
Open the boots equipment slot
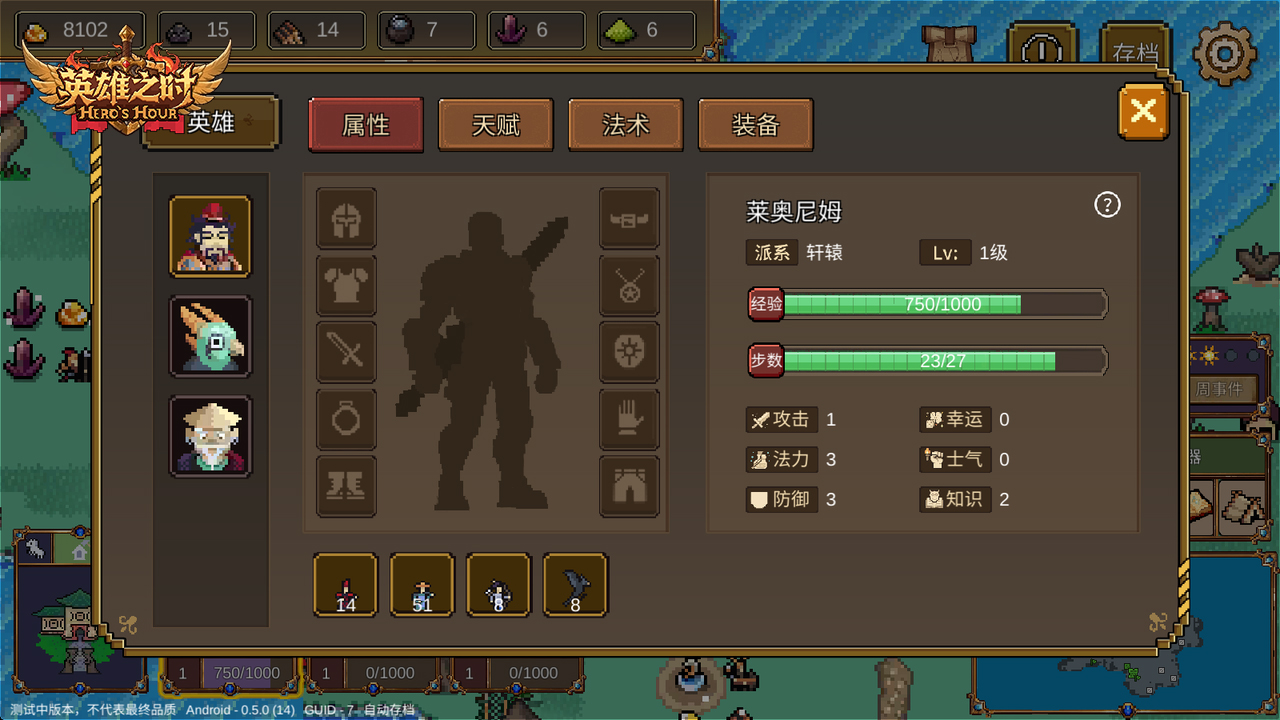(346, 487)
